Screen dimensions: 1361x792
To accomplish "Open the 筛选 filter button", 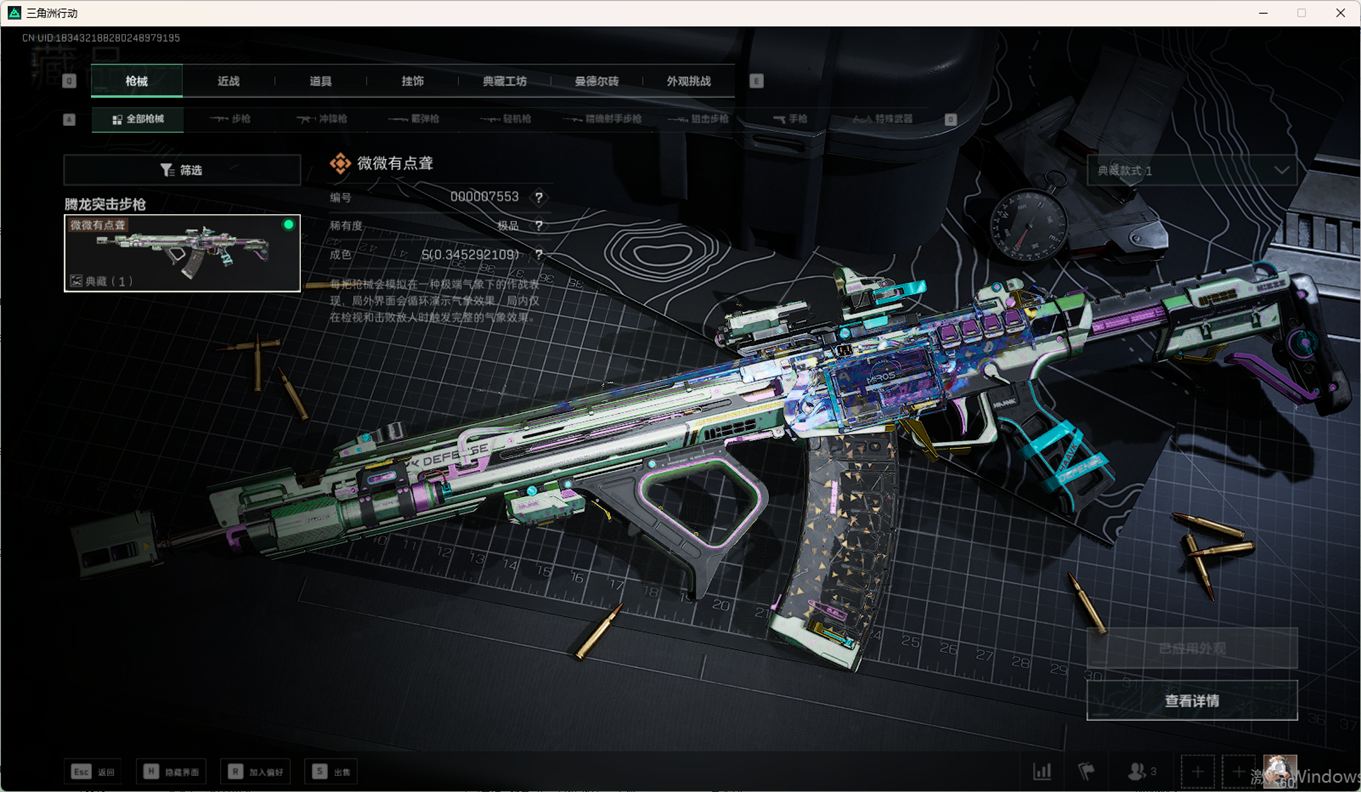I will click(x=182, y=170).
